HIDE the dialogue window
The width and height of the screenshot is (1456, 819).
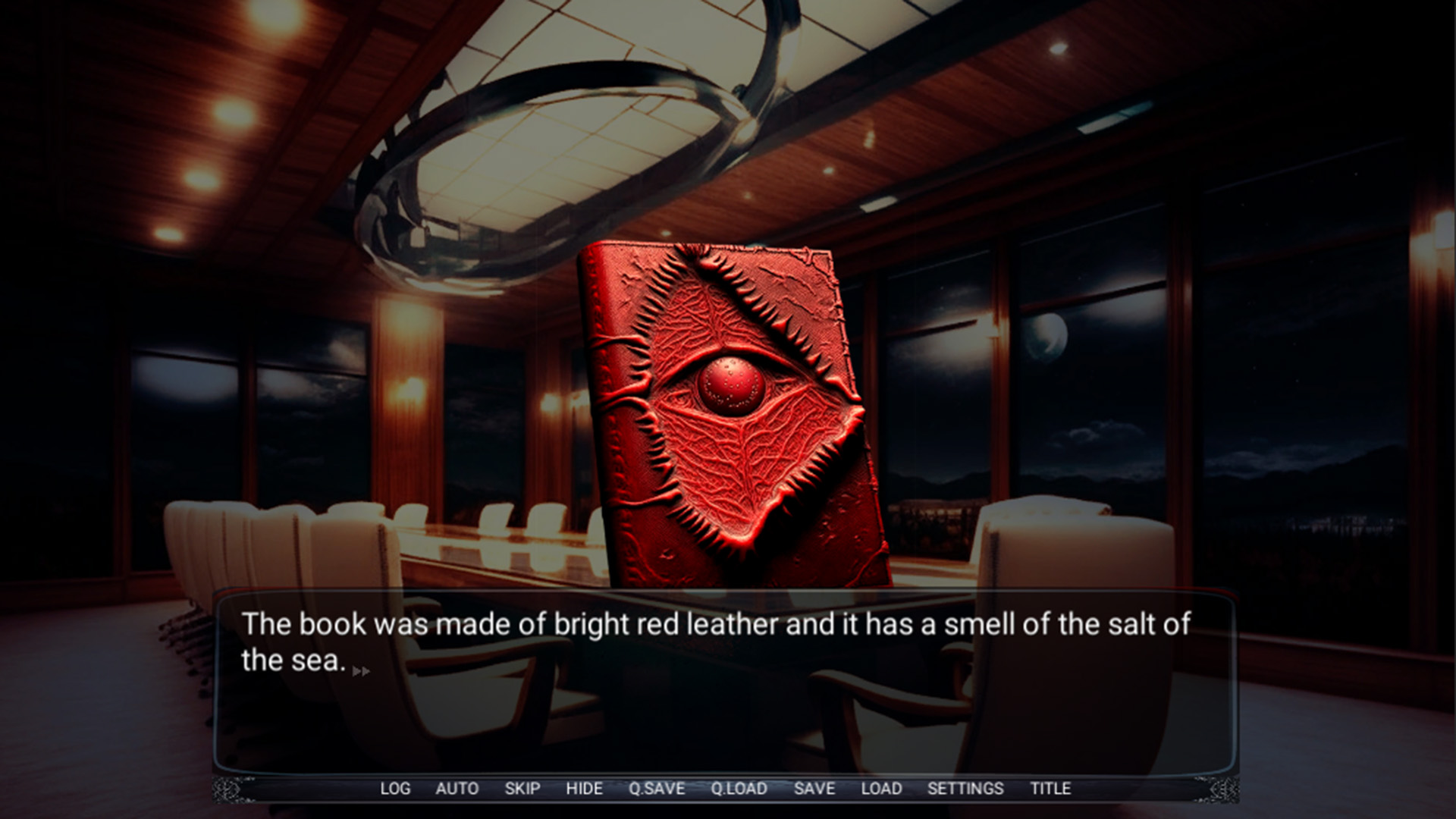(585, 789)
